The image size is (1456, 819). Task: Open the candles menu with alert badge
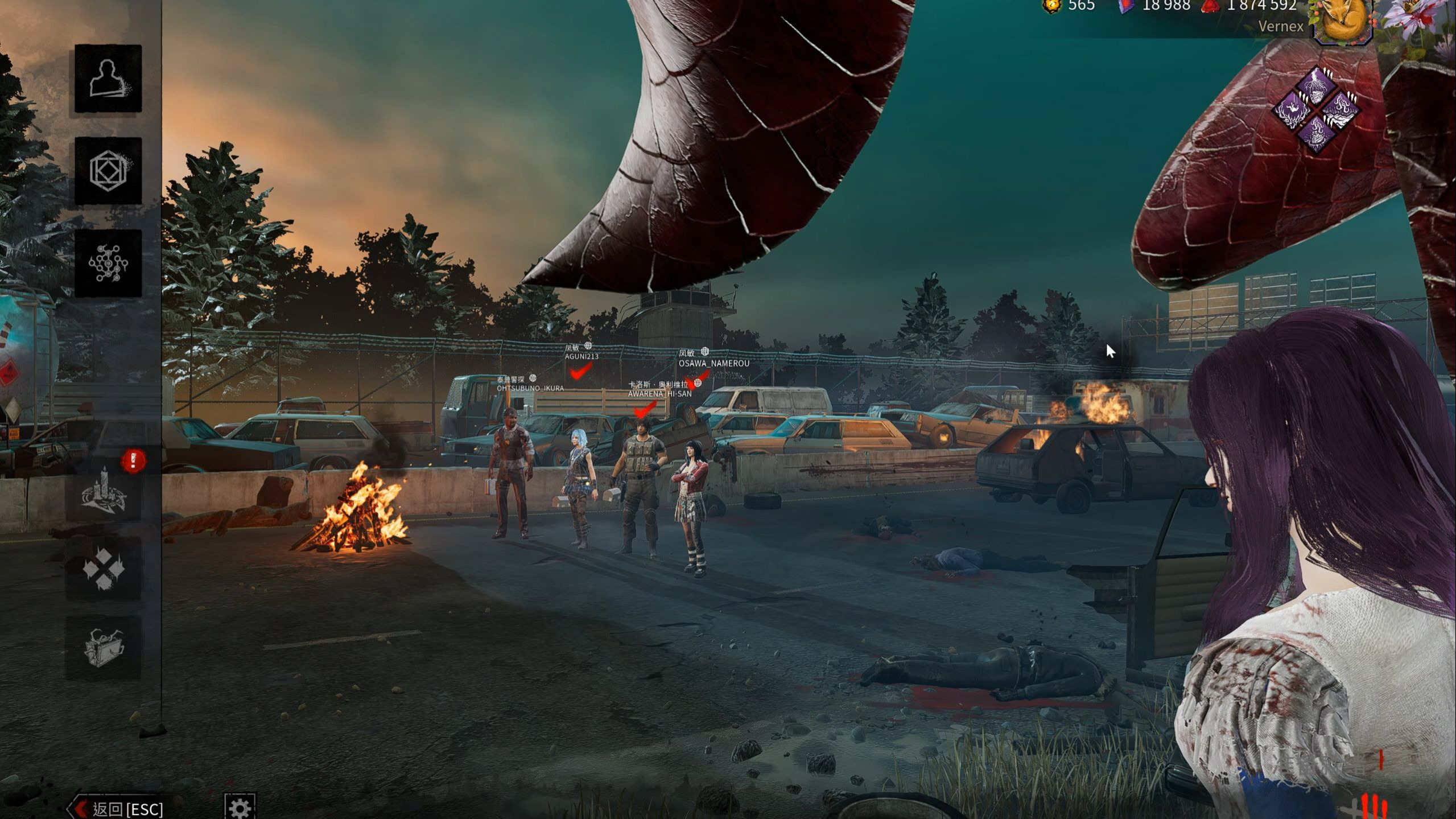click(x=104, y=492)
